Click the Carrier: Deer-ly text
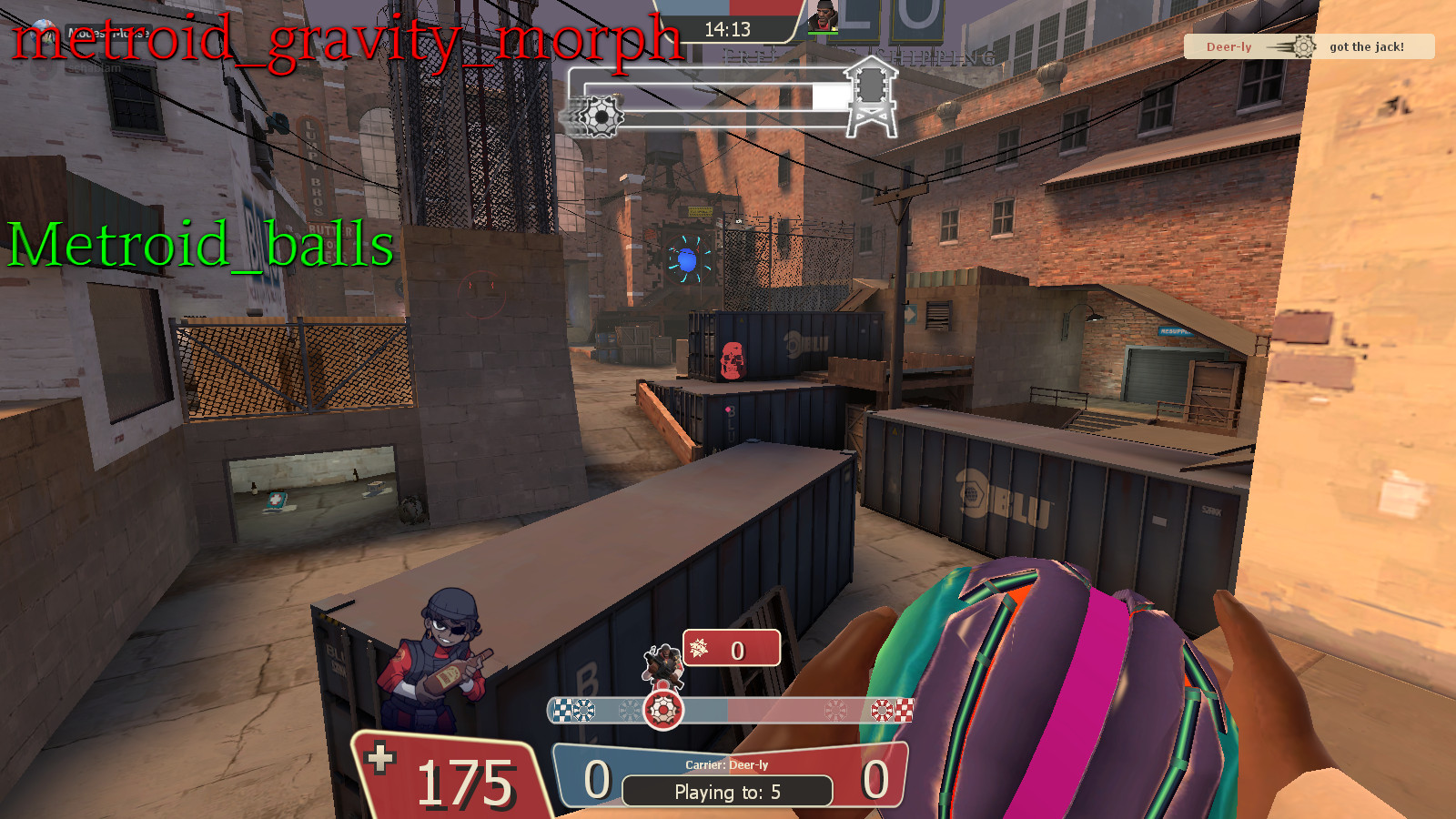This screenshot has width=1456, height=819. click(x=728, y=765)
